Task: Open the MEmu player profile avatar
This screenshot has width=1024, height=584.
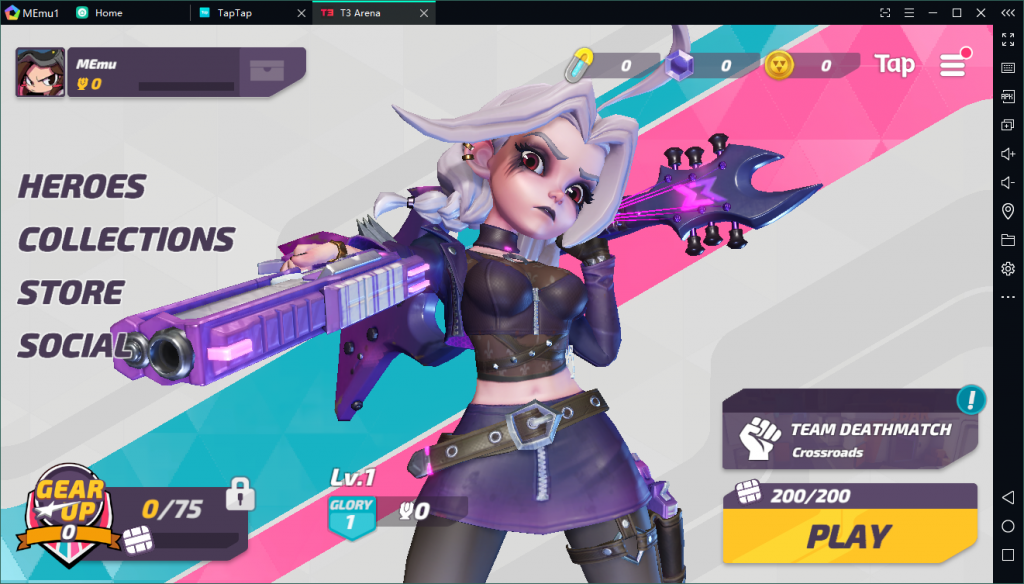Action: pyautogui.click(x=40, y=72)
